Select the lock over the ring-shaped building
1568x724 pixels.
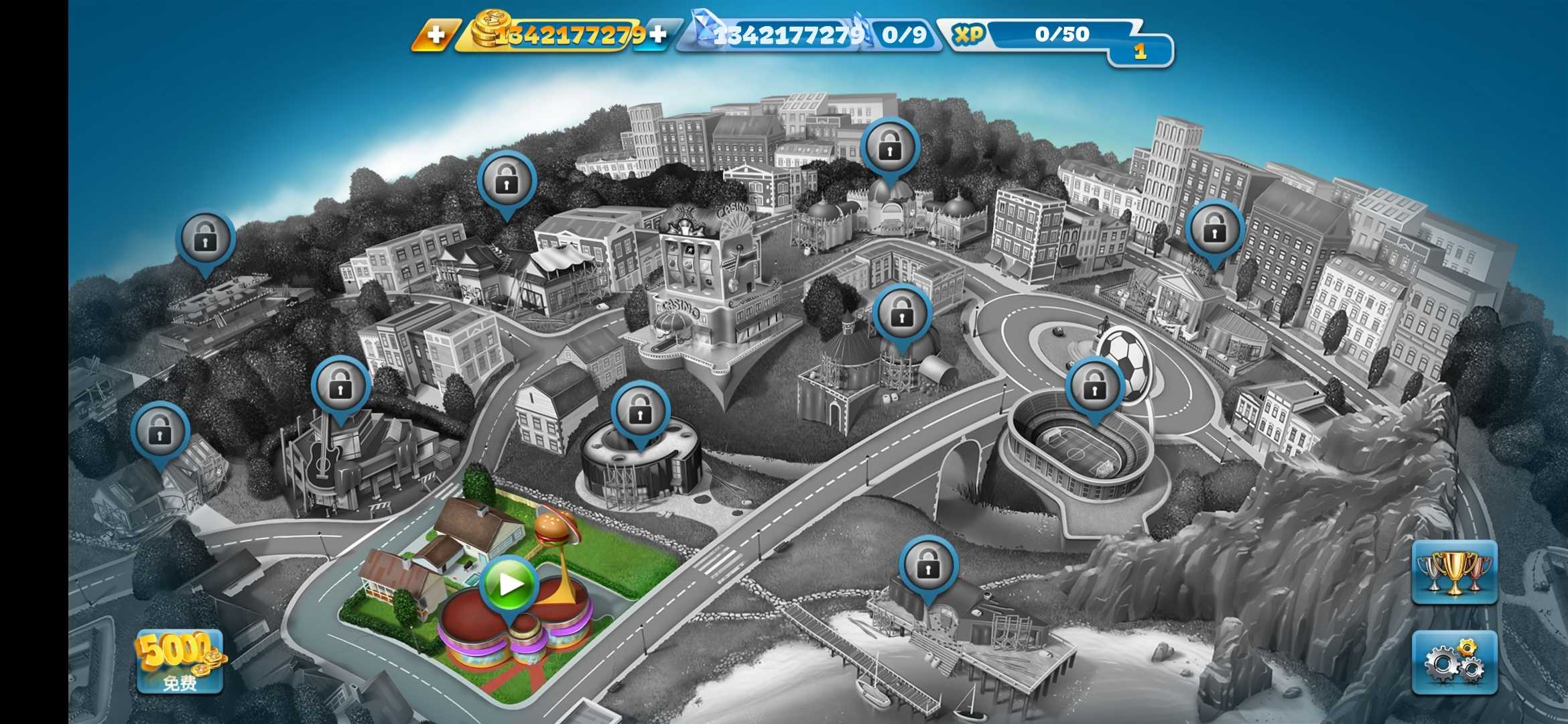click(x=640, y=410)
